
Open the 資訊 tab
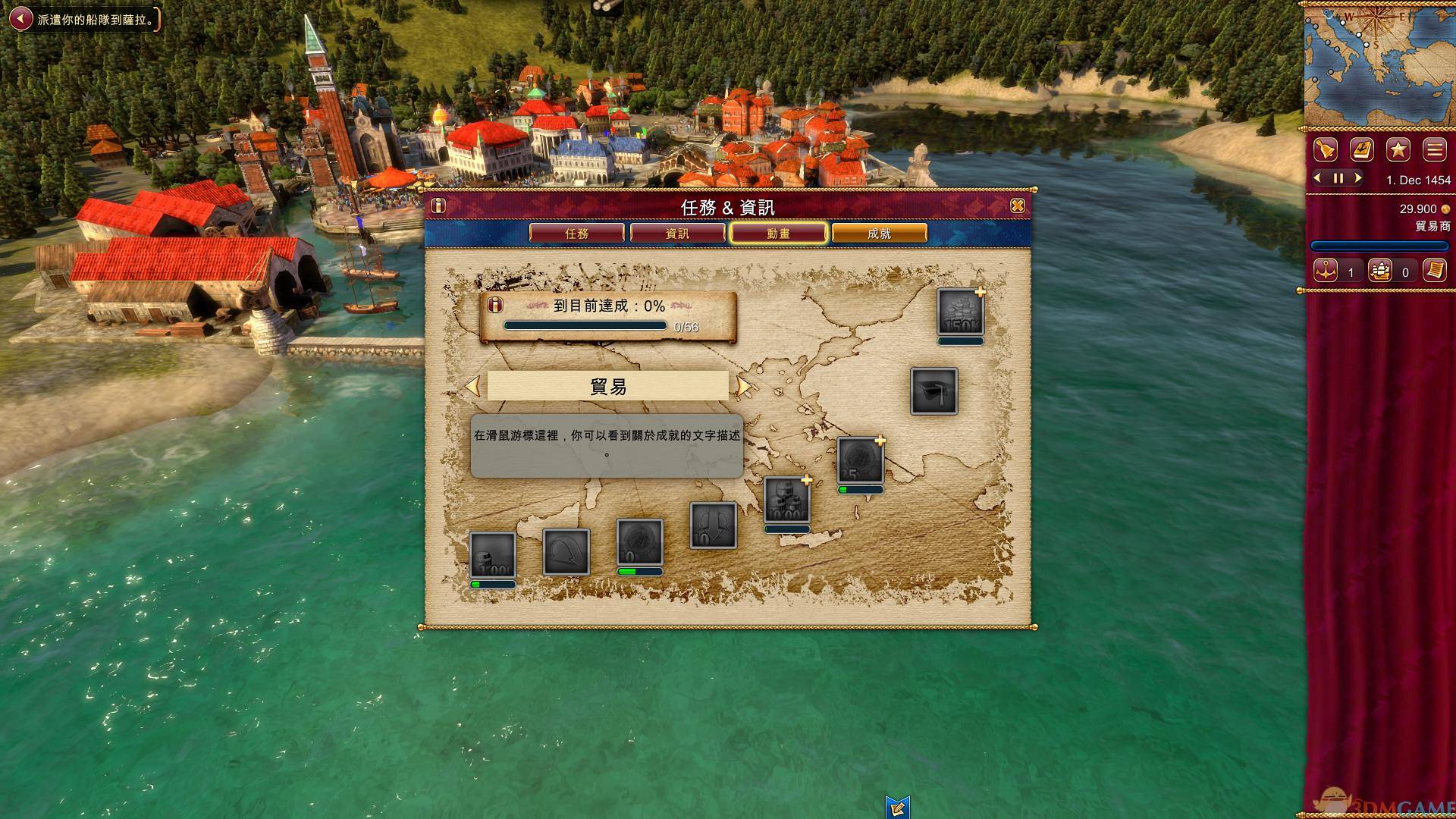677,234
